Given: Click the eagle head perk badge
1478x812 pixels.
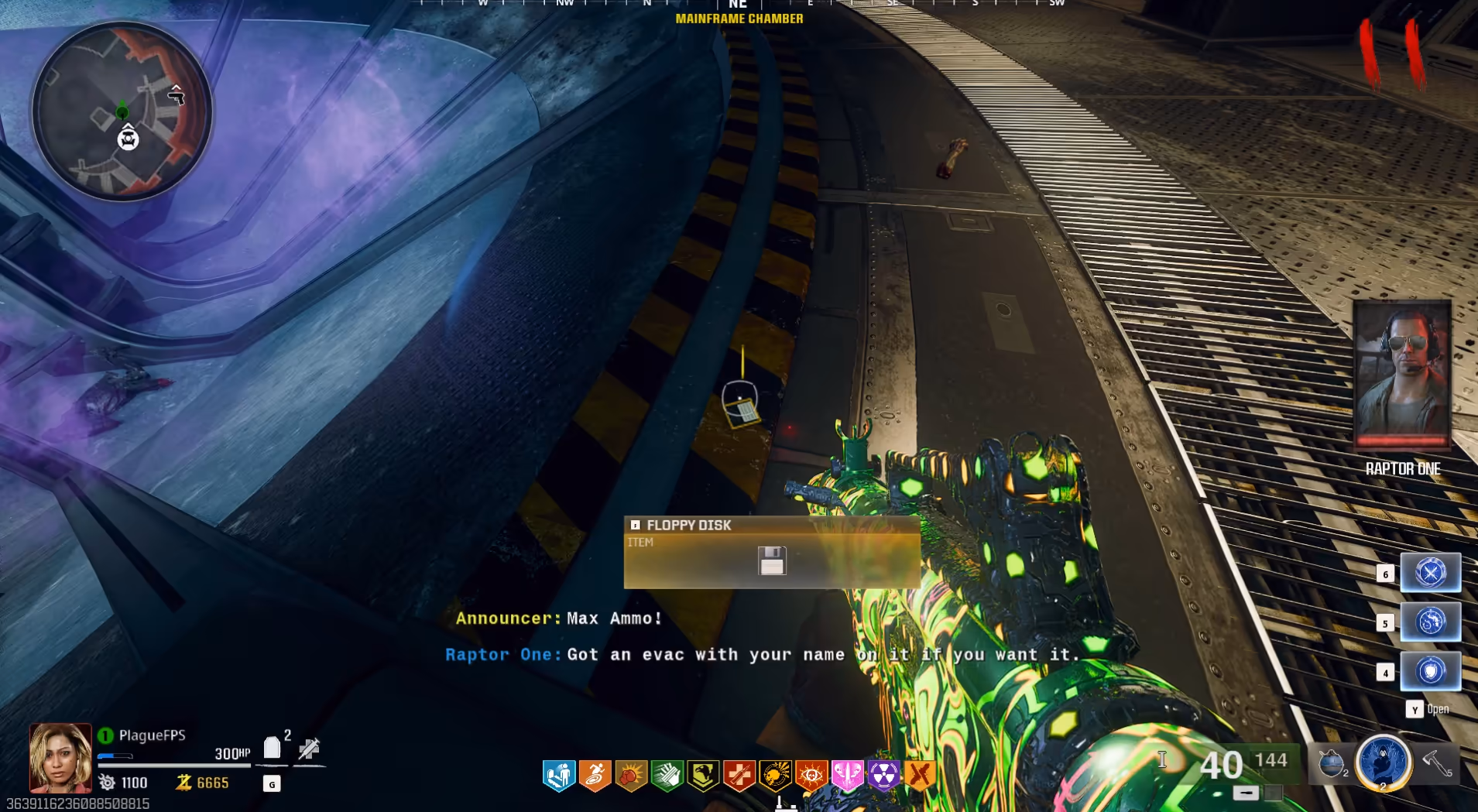Looking at the screenshot, I should coord(703,775).
